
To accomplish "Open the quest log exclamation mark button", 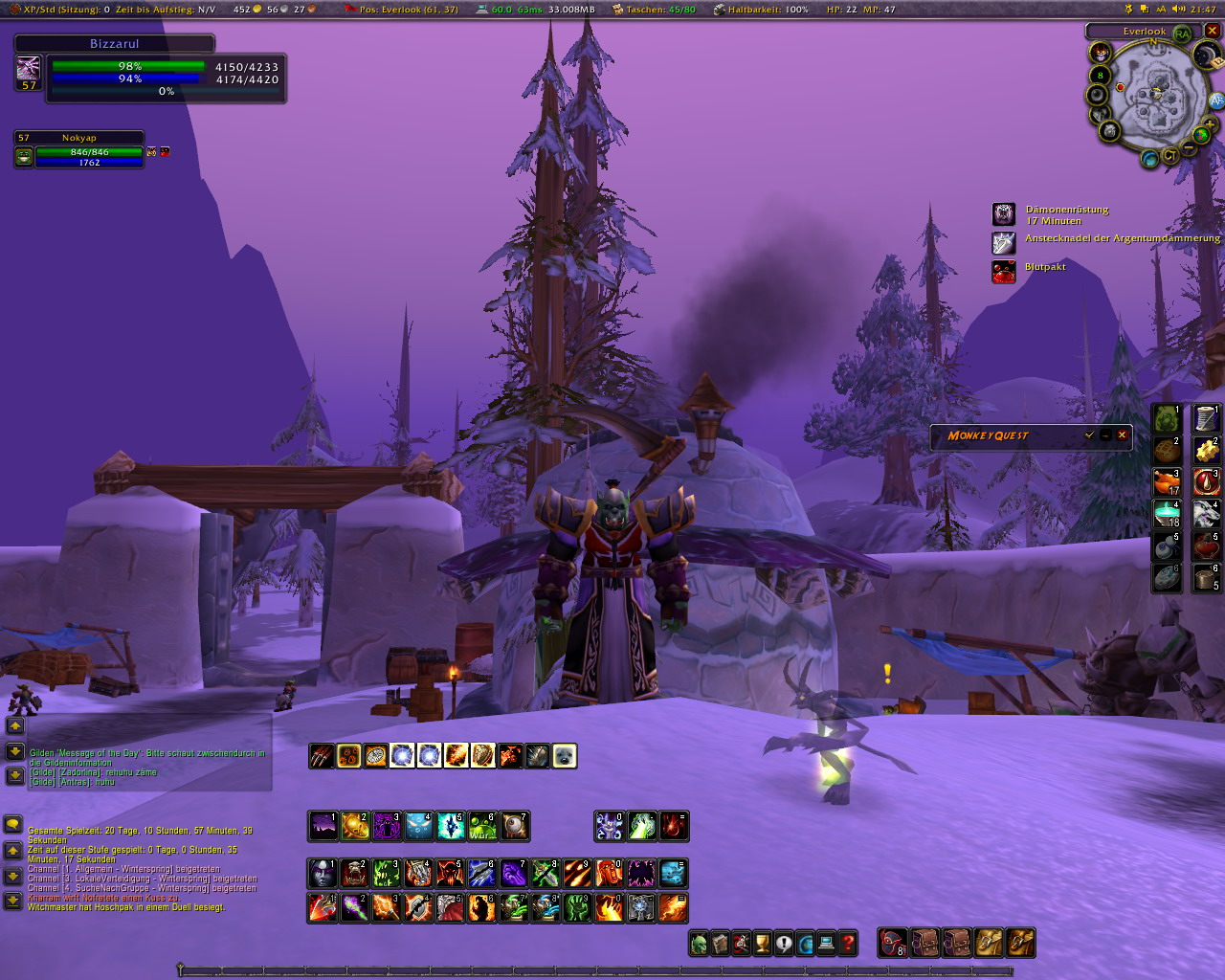I will 784,945.
